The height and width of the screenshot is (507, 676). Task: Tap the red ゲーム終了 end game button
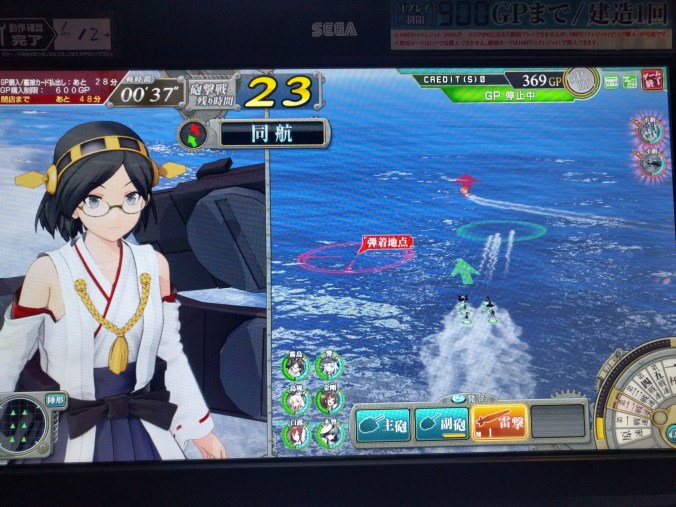point(652,80)
